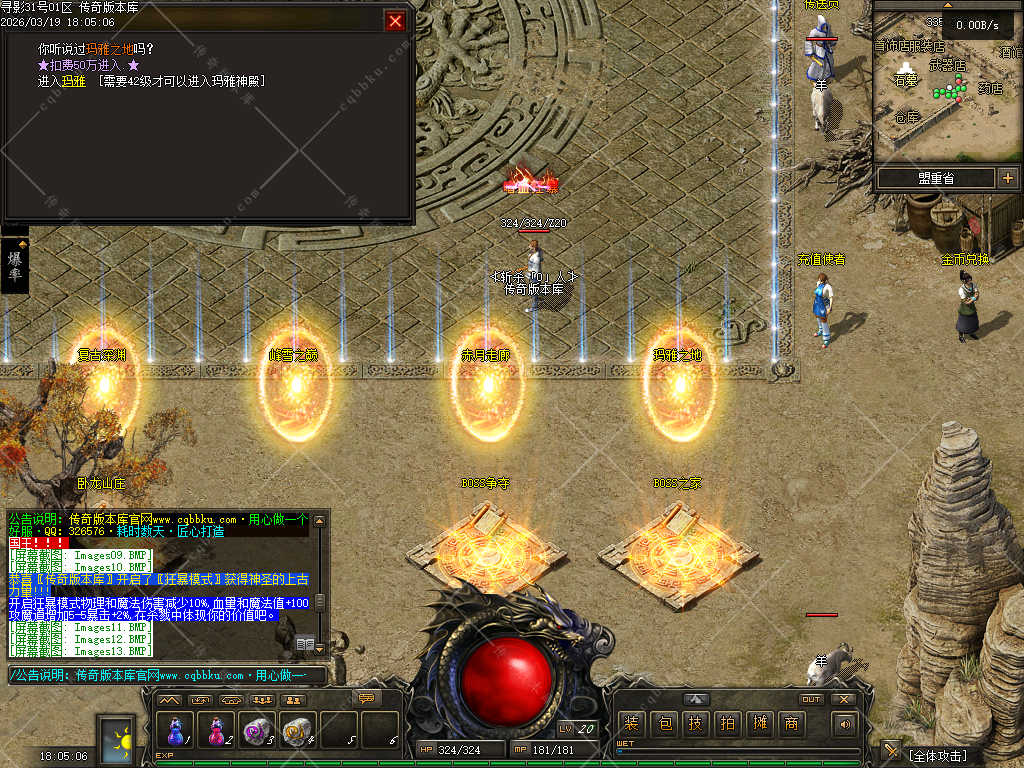Click the 拍 auction button
The image size is (1024, 768).
click(x=727, y=723)
